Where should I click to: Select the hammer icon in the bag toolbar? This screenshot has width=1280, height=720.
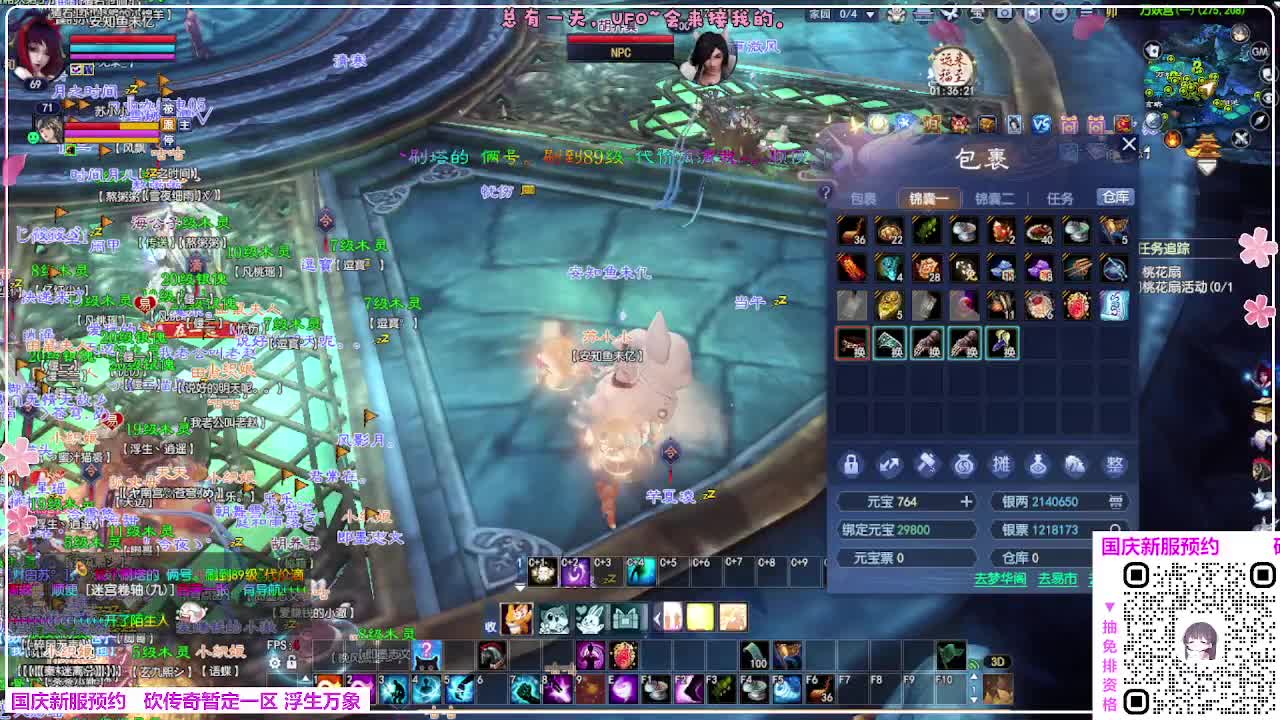[x=927, y=465]
